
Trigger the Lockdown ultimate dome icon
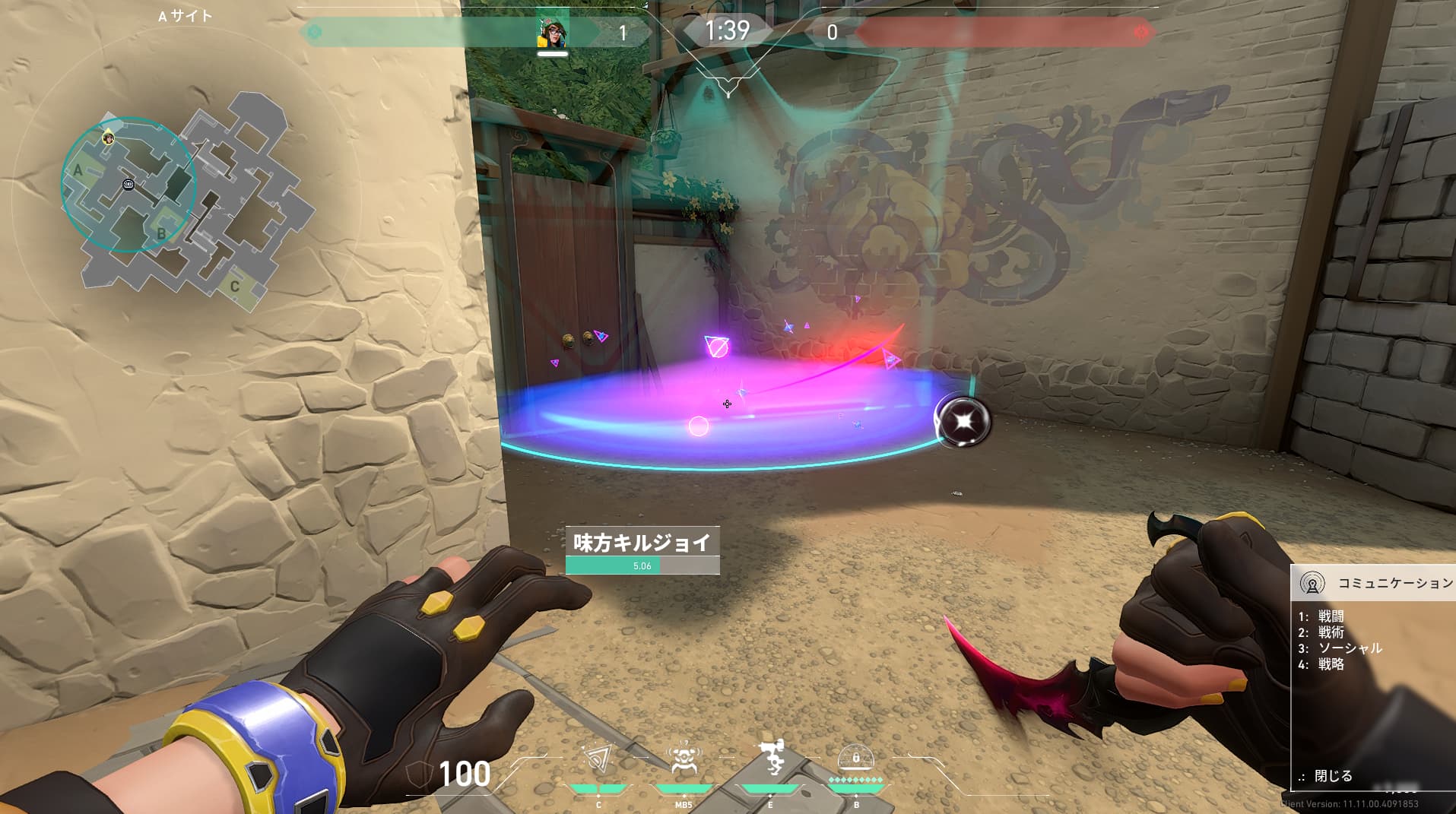pyautogui.click(x=855, y=759)
